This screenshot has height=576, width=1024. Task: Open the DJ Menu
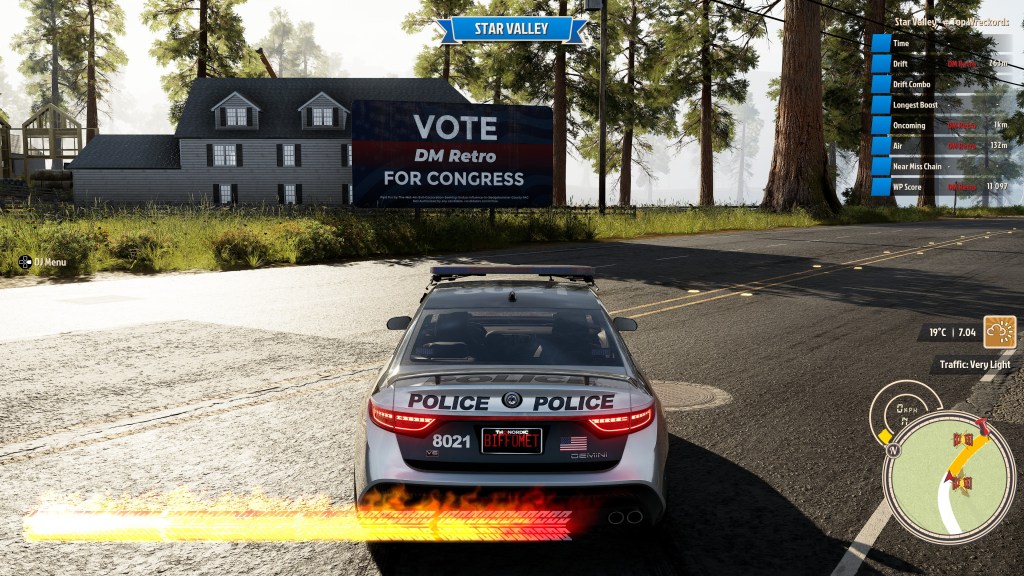(x=43, y=262)
